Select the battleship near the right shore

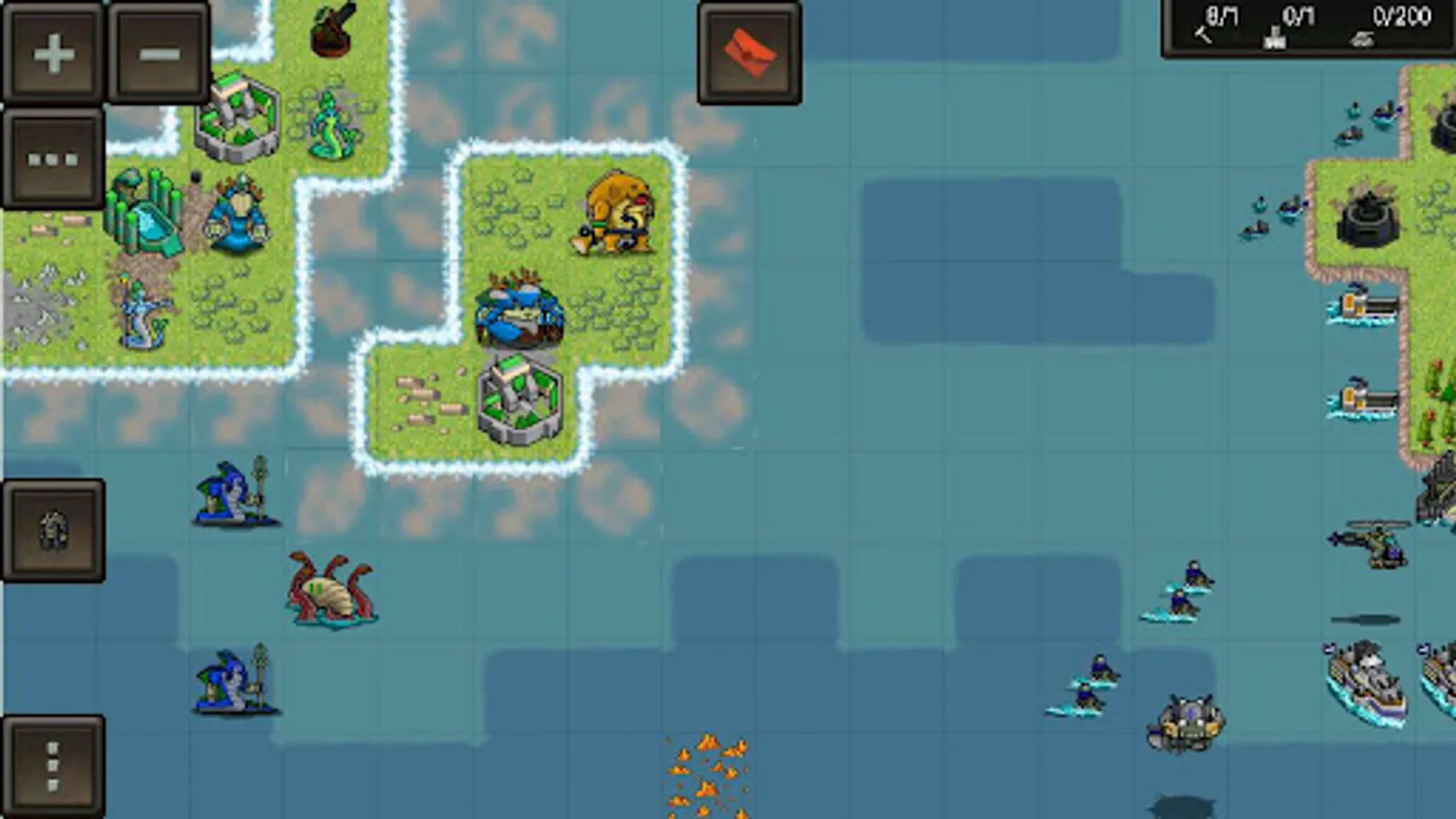1365,678
